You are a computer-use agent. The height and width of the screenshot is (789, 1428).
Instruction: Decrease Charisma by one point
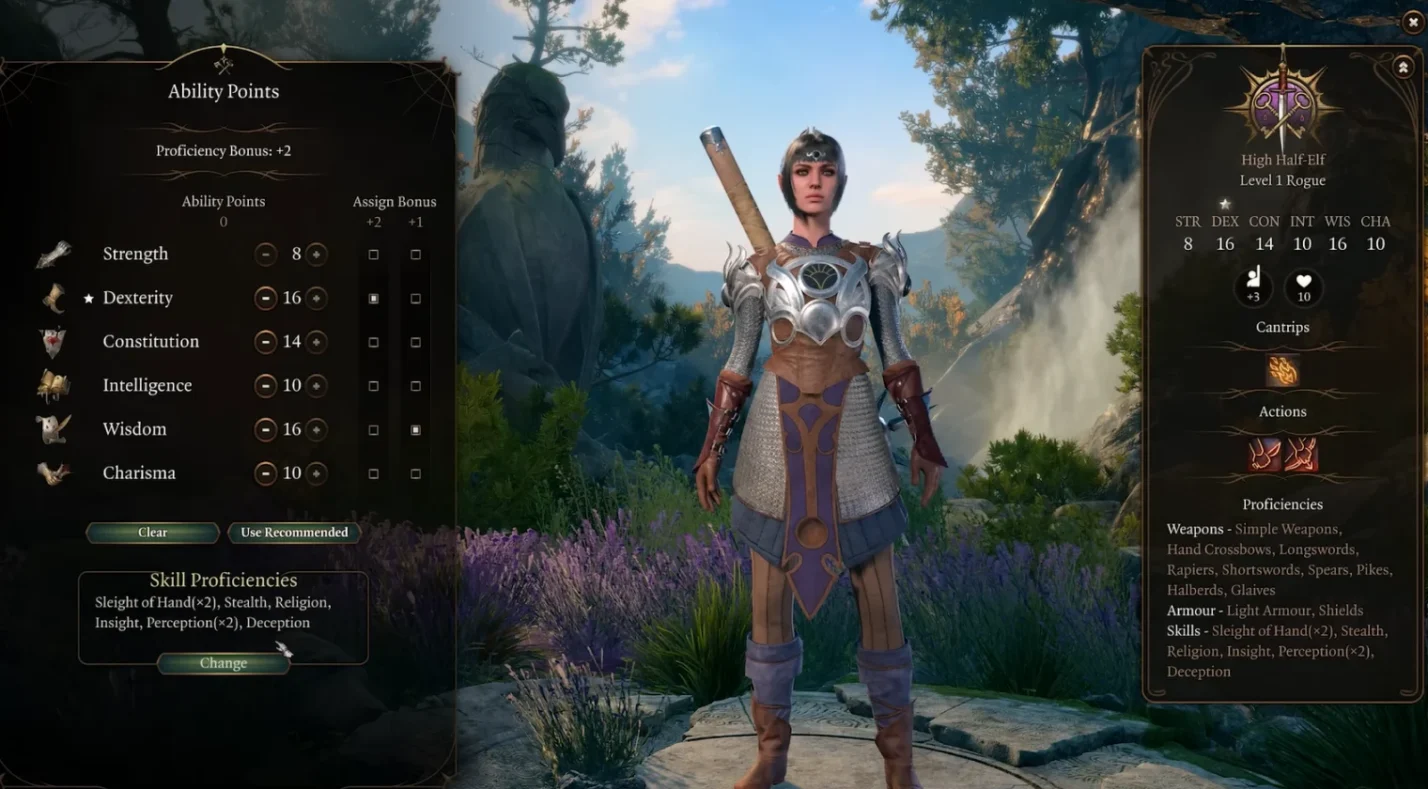point(265,473)
